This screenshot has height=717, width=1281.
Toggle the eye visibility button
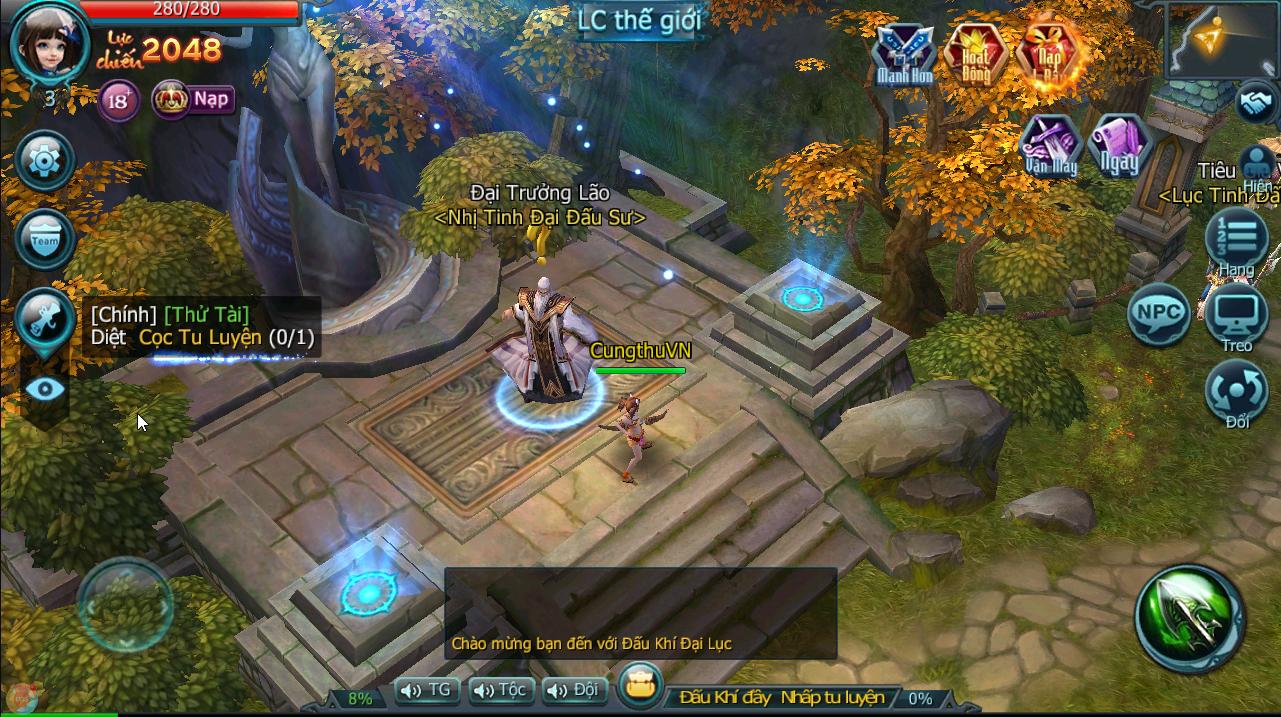tap(45, 389)
